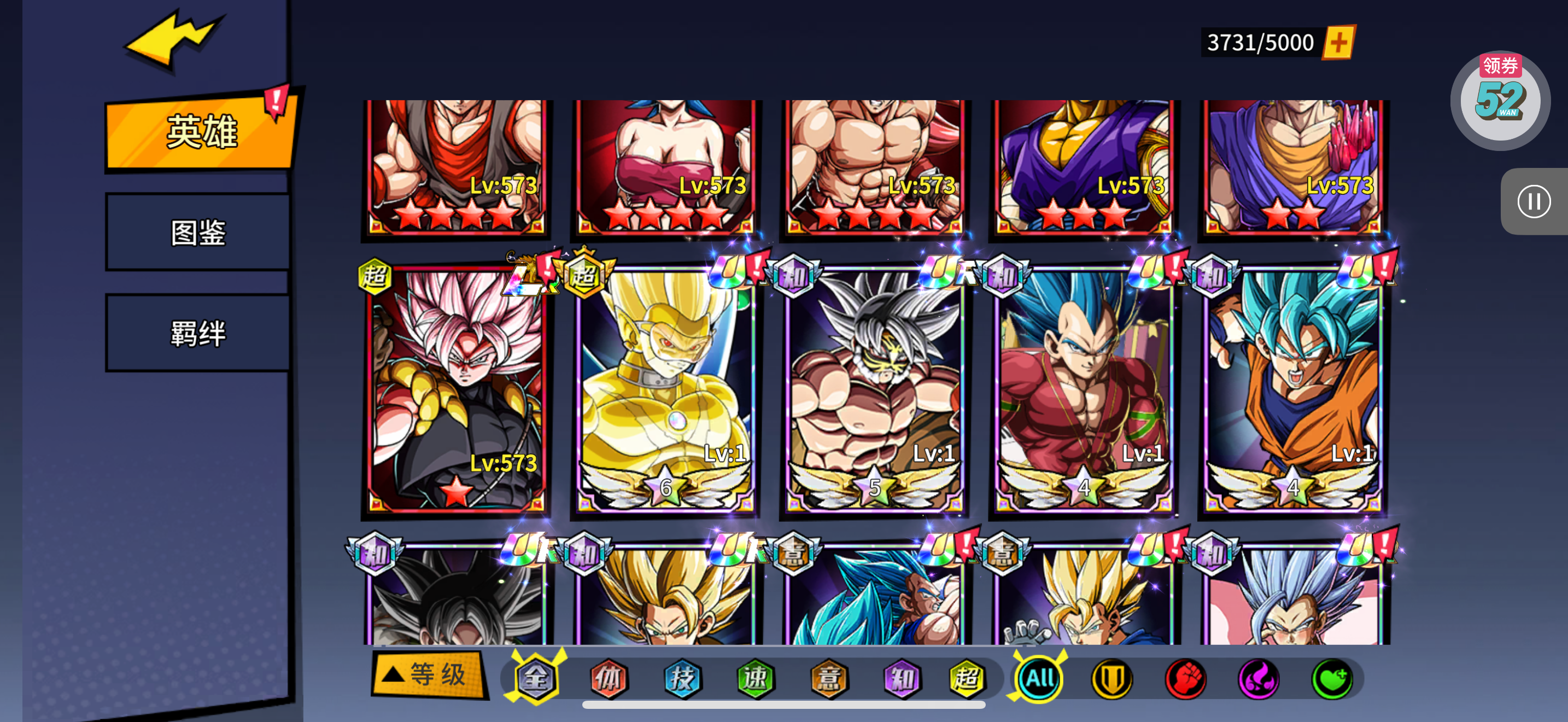Filter heroes by red 体 type
Screen dimensions: 1568x722
[x=609, y=678]
